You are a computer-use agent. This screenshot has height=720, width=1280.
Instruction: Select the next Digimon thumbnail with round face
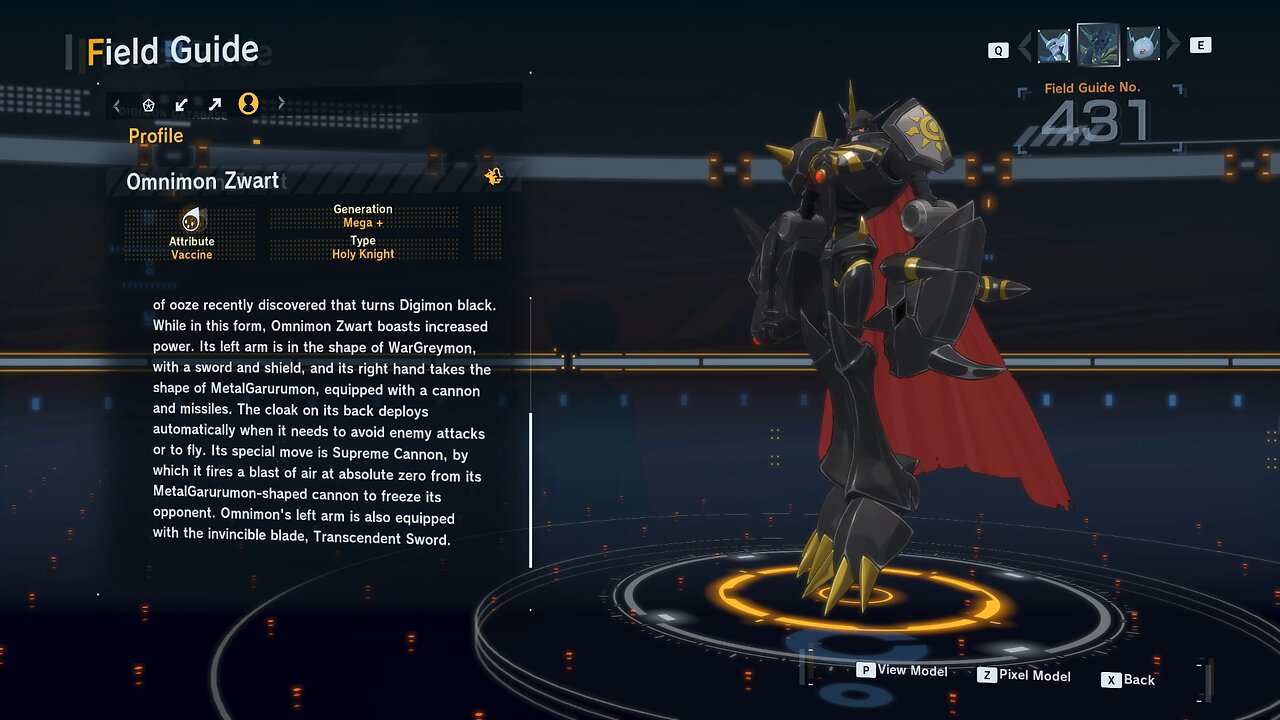pos(1143,45)
